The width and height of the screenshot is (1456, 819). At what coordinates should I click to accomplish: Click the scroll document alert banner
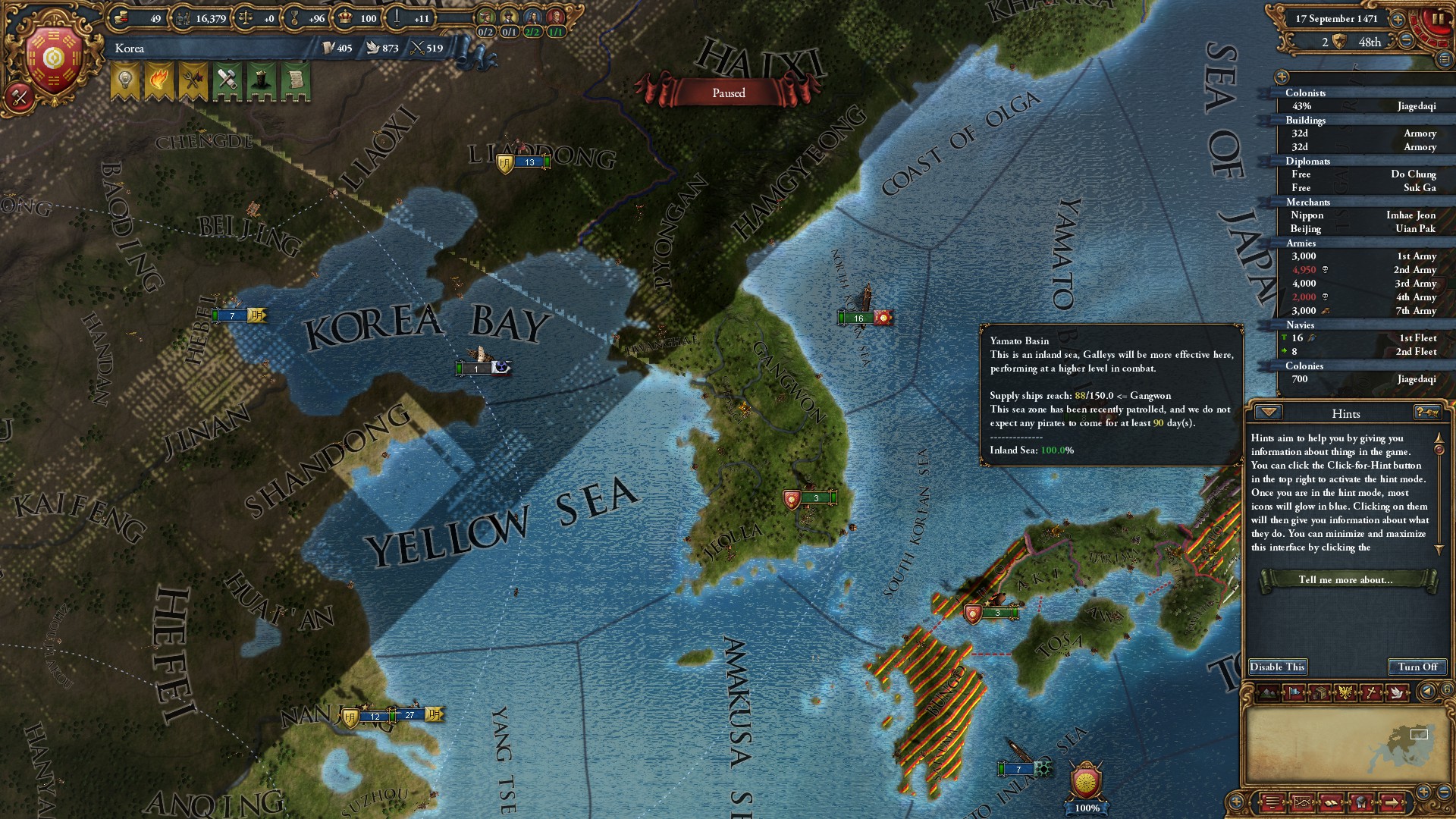tap(296, 80)
